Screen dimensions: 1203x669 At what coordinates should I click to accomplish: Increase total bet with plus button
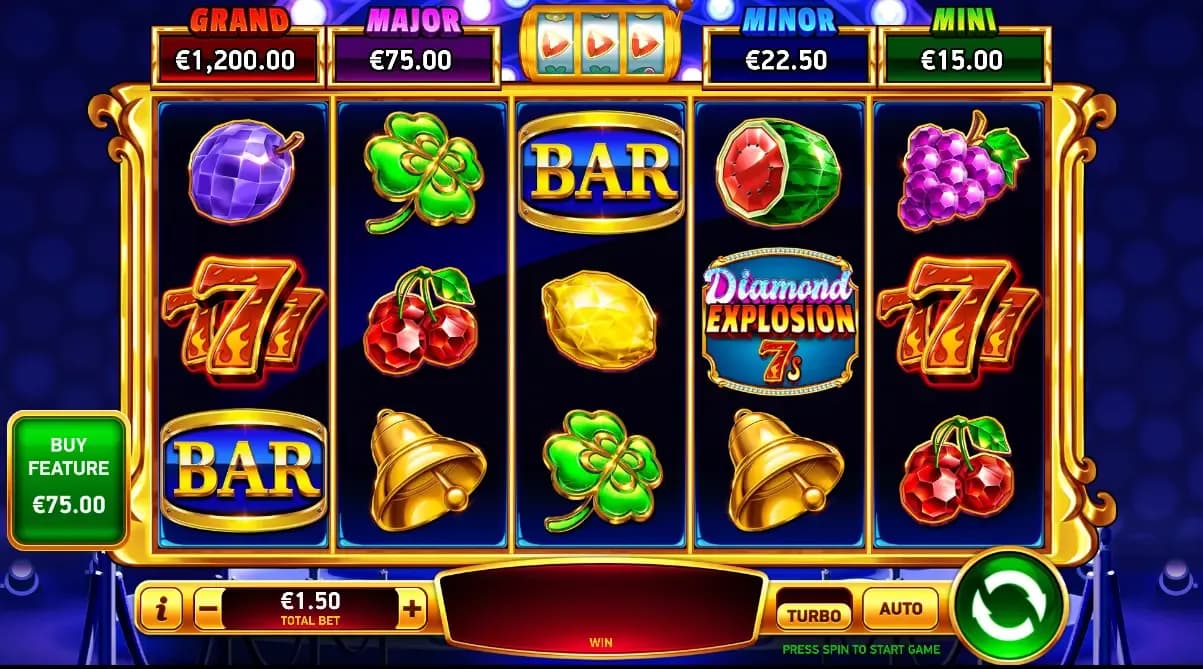coord(412,607)
